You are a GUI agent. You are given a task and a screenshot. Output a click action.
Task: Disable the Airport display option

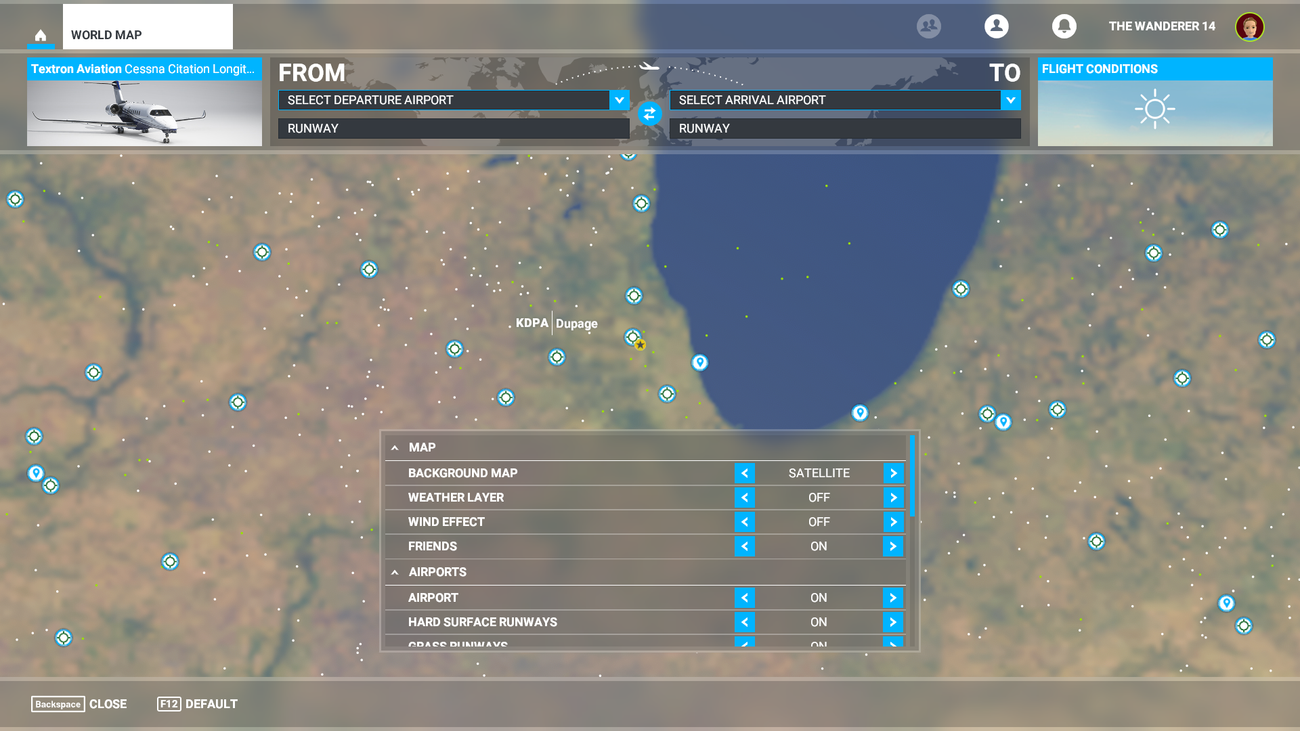click(744, 597)
